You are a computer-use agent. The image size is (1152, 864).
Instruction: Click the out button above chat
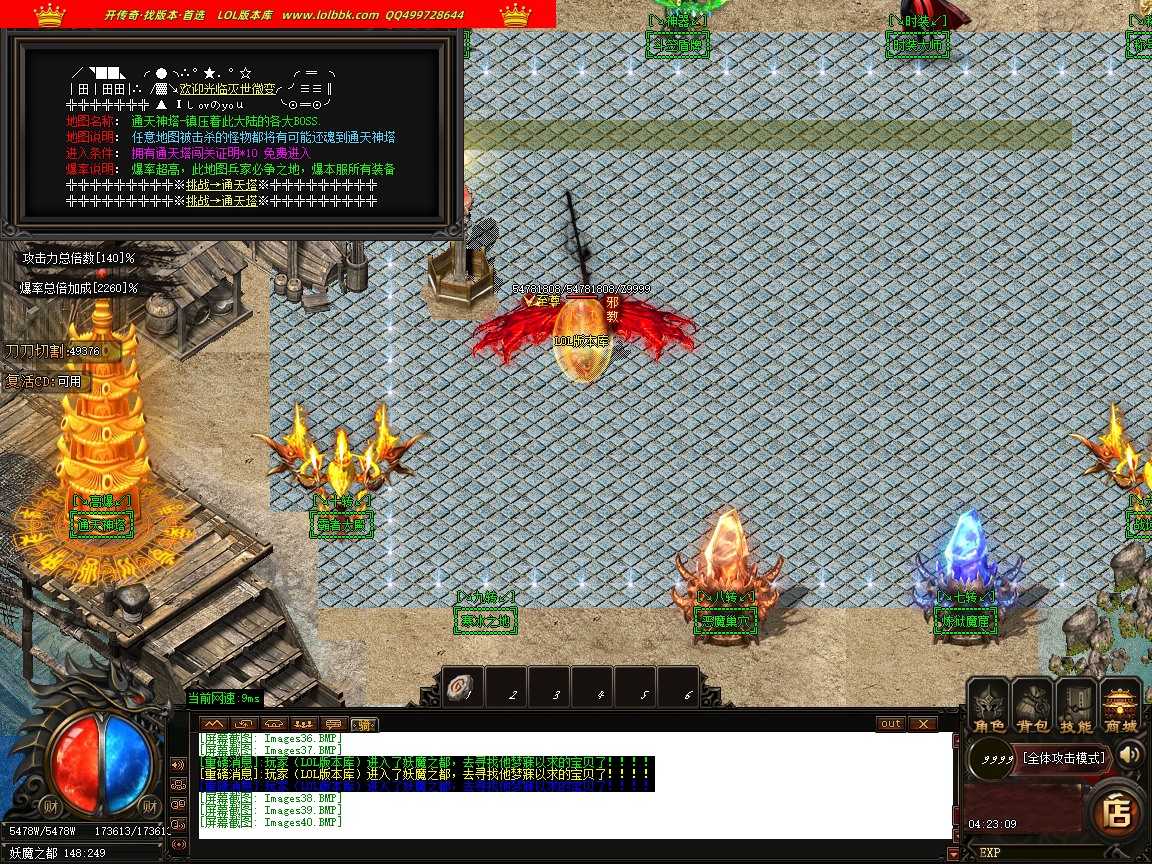[x=890, y=724]
